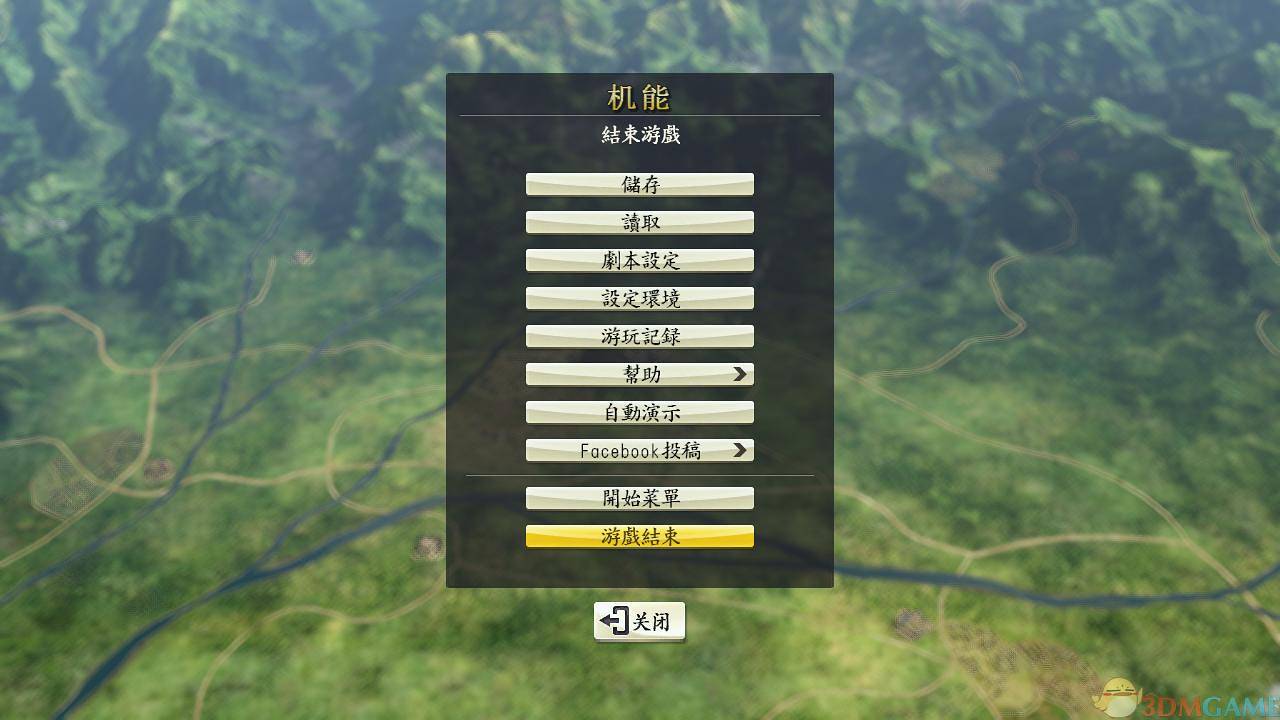The width and height of the screenshot is (1280, 720).
Task: Expand the 幫助 help submenu
Action: [640, 373]
